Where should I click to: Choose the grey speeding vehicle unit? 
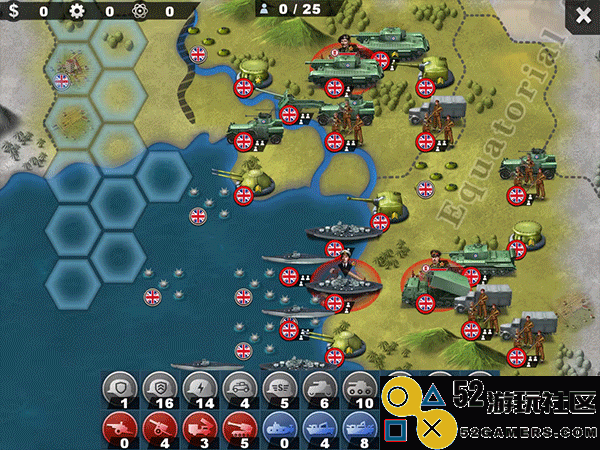(x=280, y=388)
